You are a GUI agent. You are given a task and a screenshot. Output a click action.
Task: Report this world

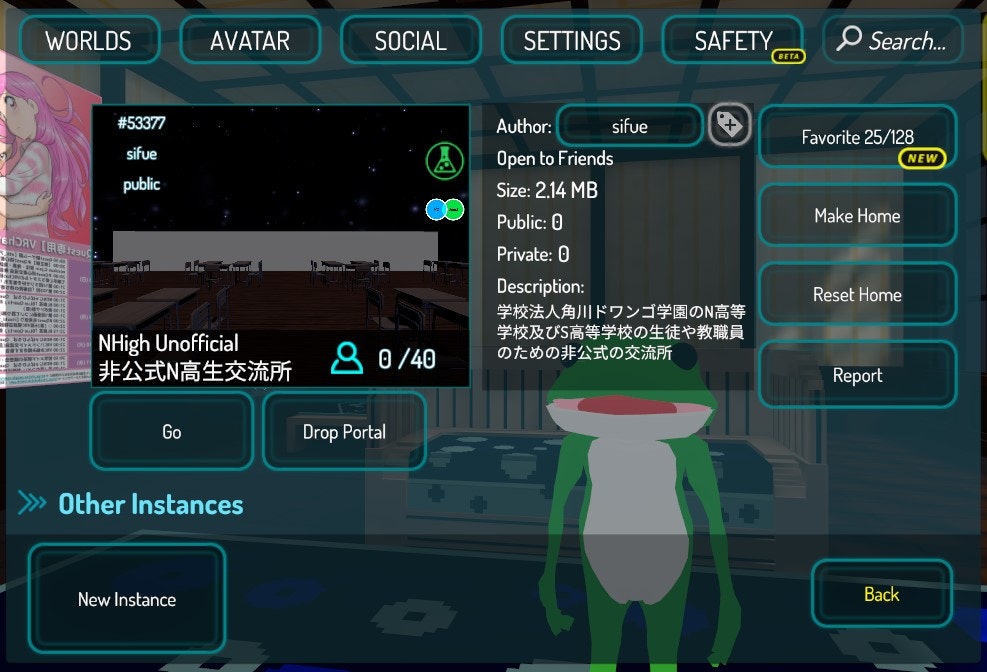(857, 375)
